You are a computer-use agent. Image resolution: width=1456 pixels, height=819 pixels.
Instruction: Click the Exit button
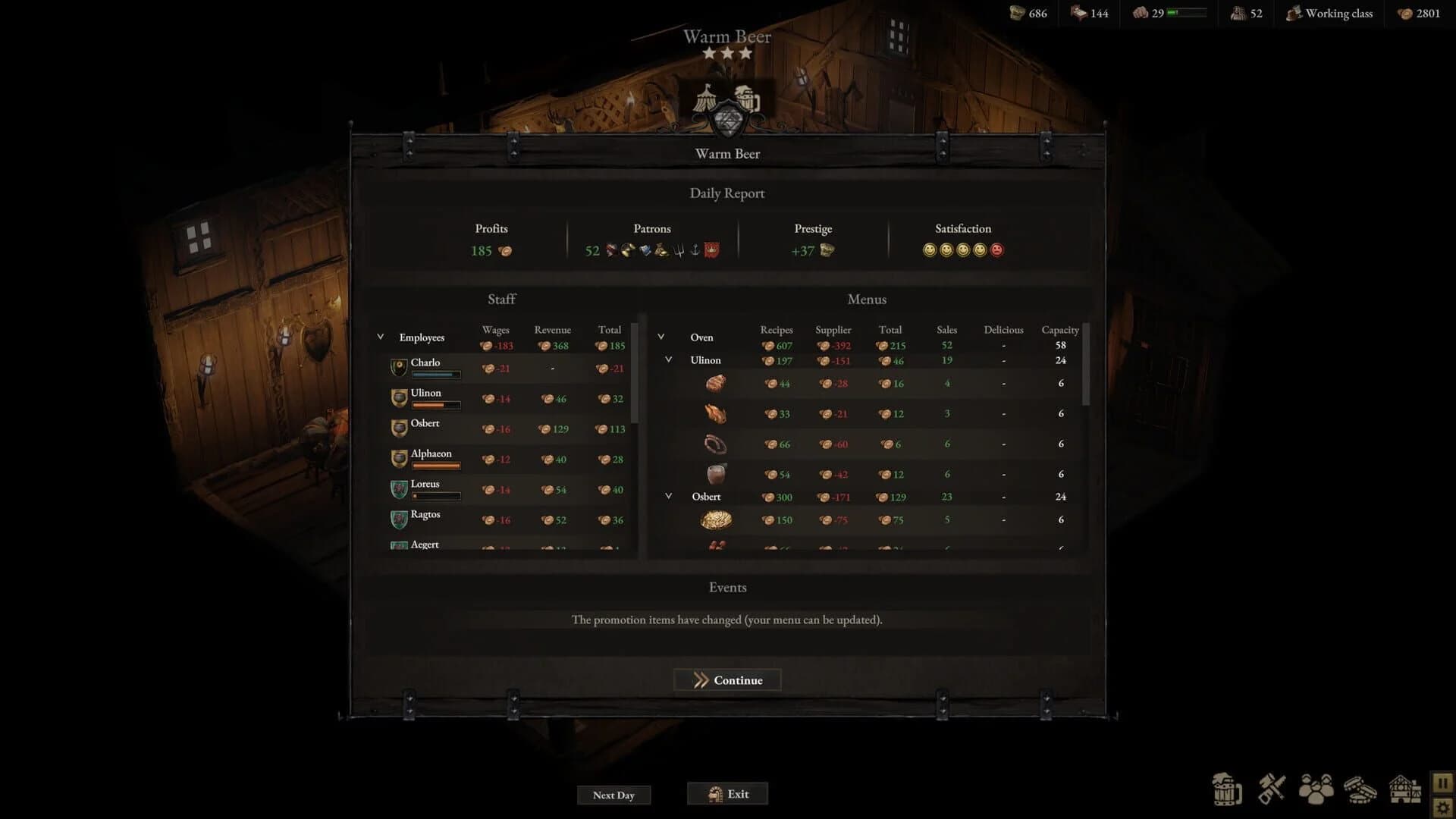[x=726, y=793]
